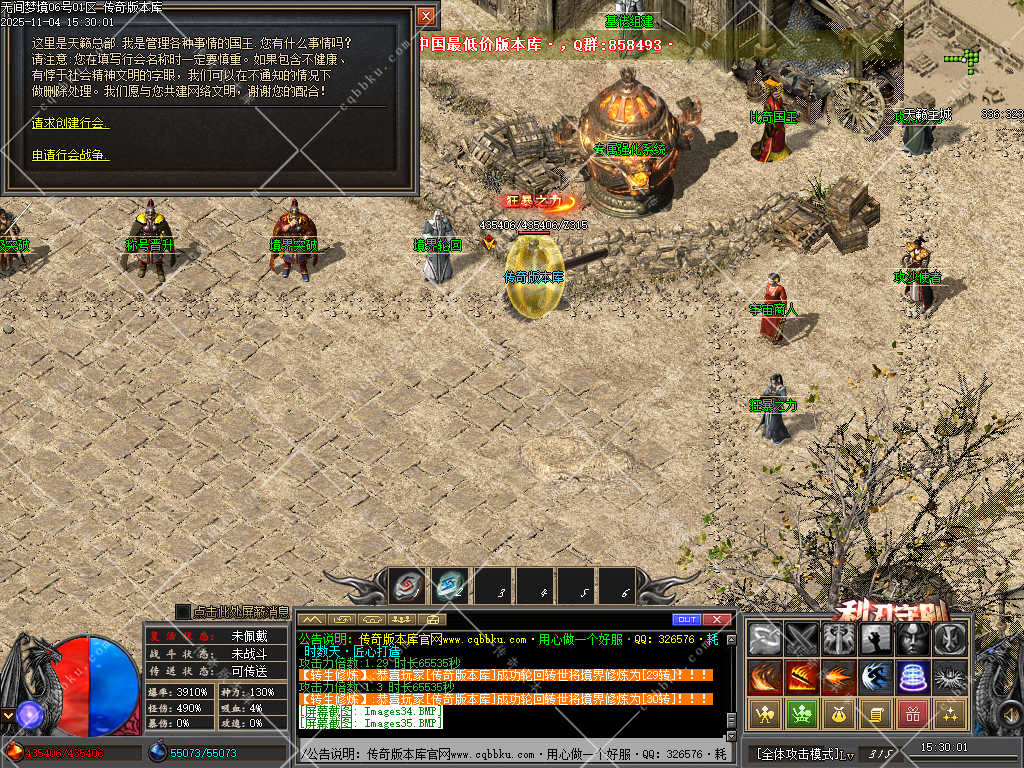Use the red swirl stone hotbar slot

click(x=406, y=587)
